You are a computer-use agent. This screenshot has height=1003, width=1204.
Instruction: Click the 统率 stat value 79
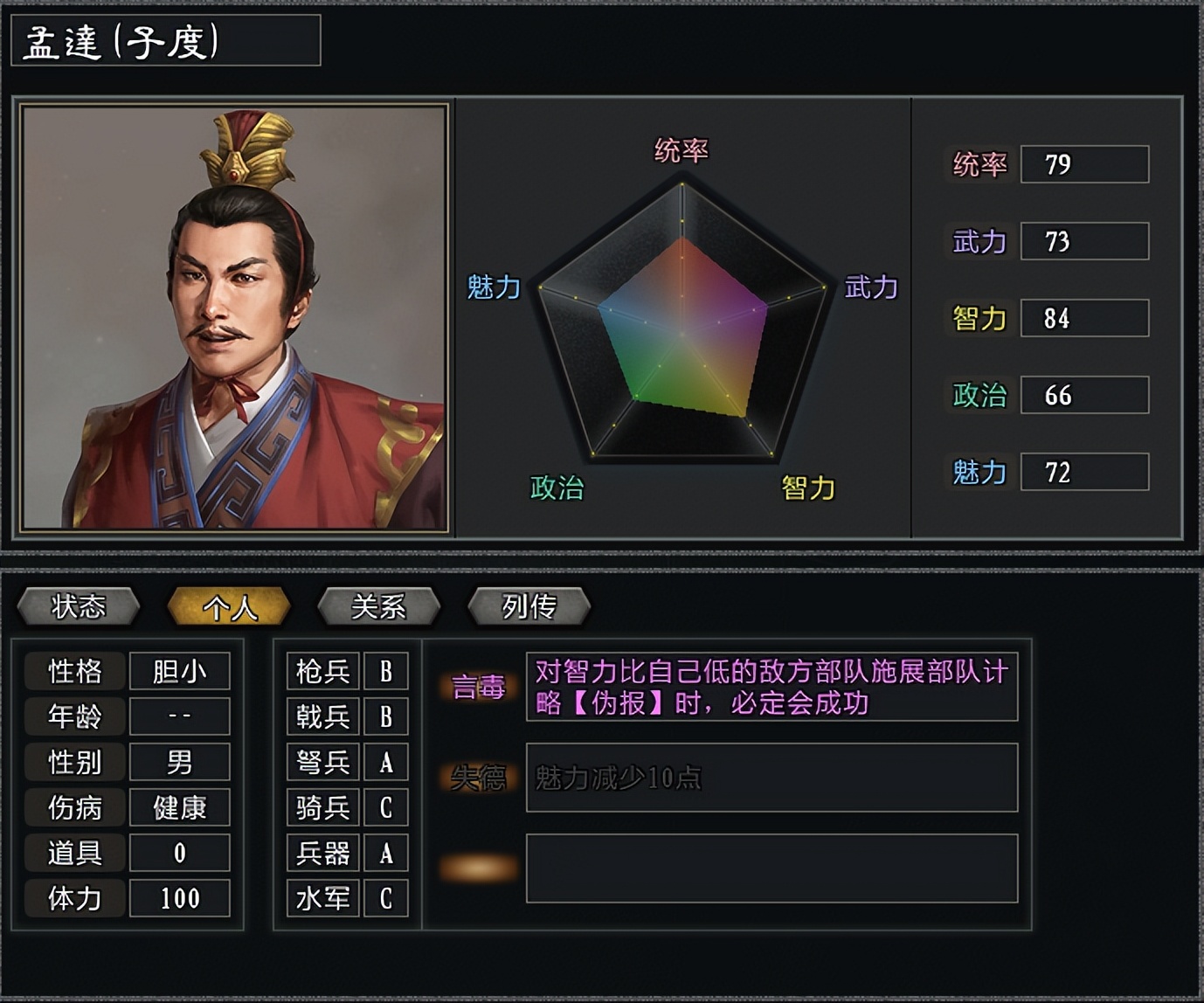click(x=1084, y=165)
